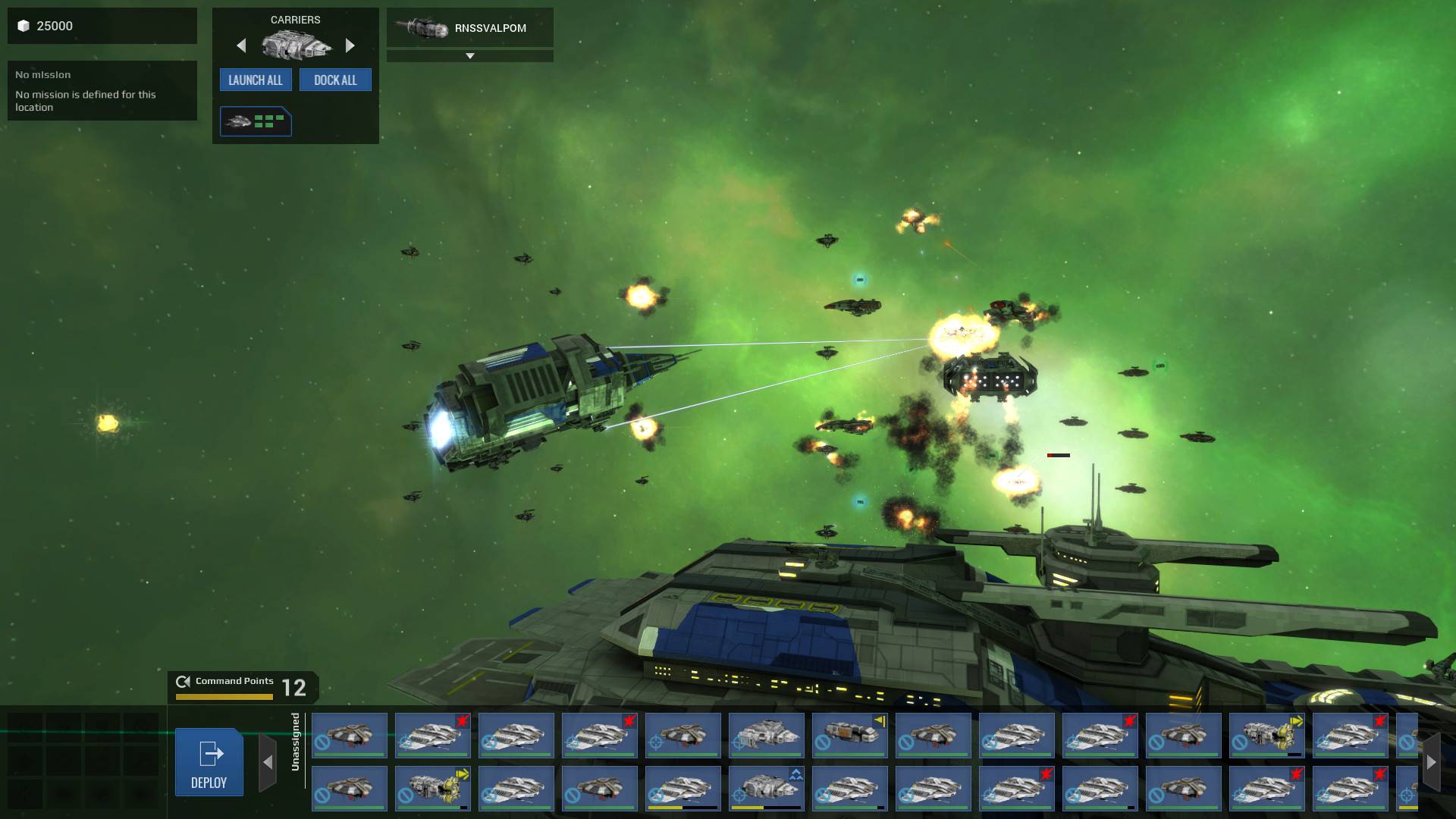The image size is (1456, 819).
Task: Select the ship thumbnail marked with yellow fast-forward arrows
Action: [x=1266, y=734]
